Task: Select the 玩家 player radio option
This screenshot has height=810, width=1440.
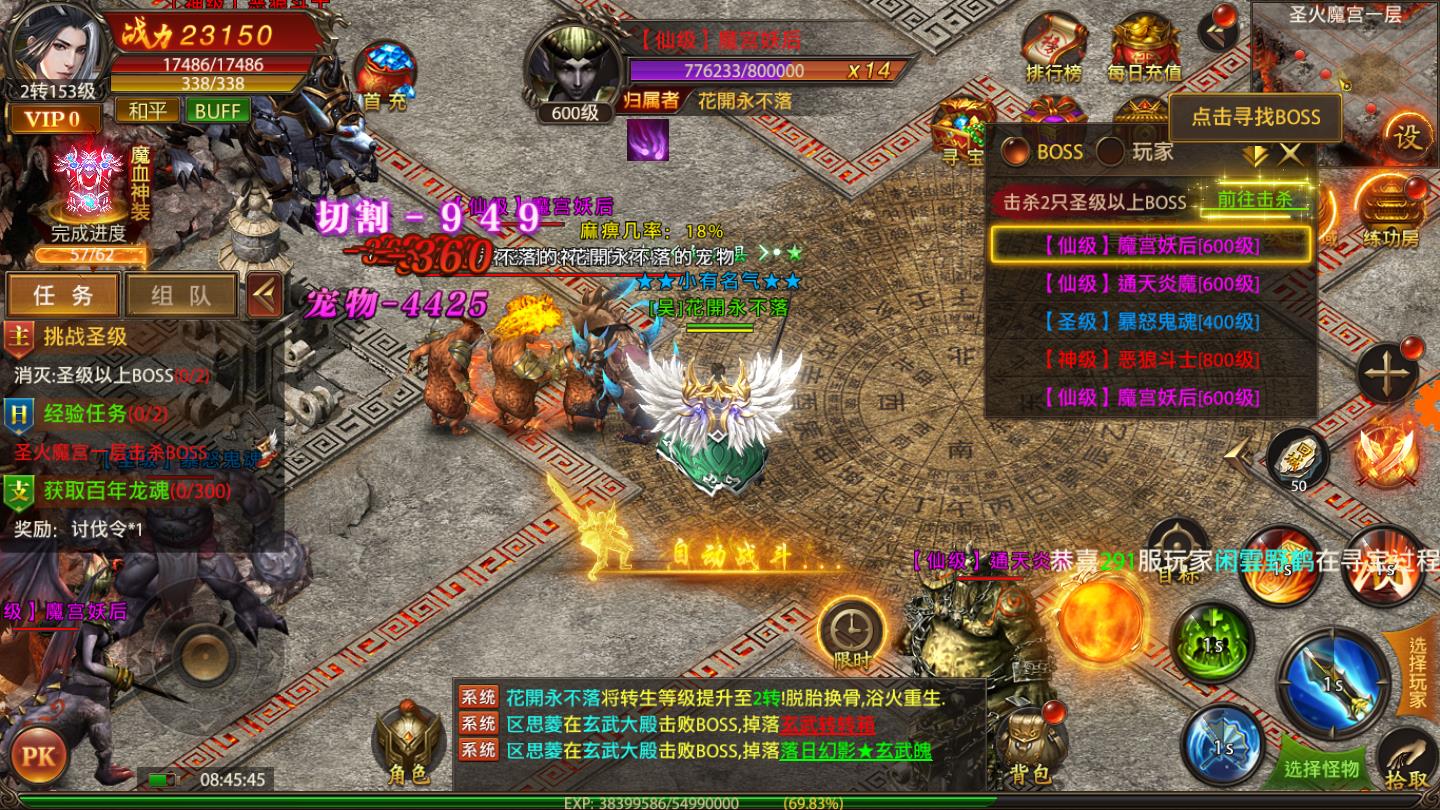Action: 1109,152
